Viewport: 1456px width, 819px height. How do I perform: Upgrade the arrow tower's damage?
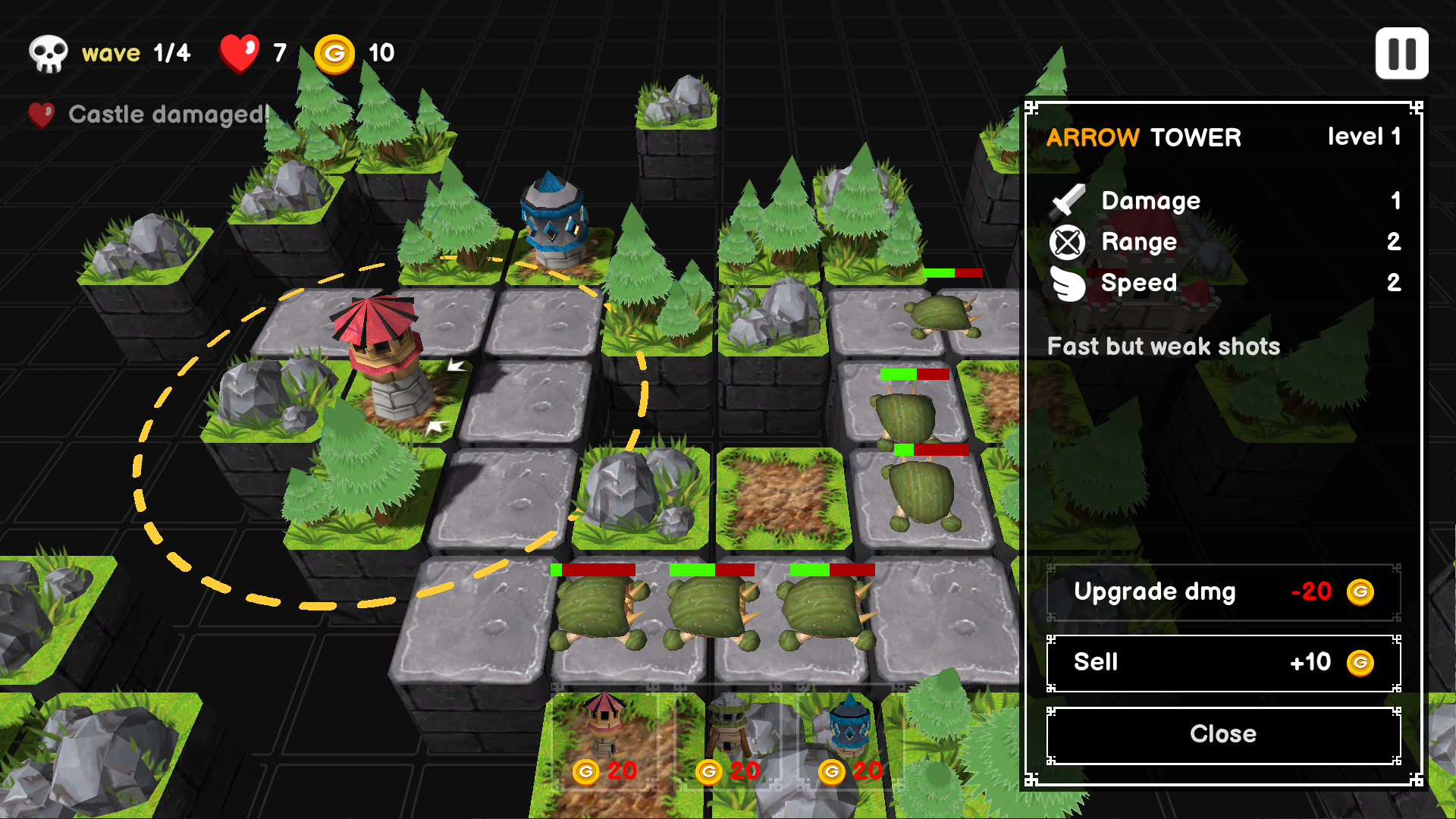click(1222, 592)
